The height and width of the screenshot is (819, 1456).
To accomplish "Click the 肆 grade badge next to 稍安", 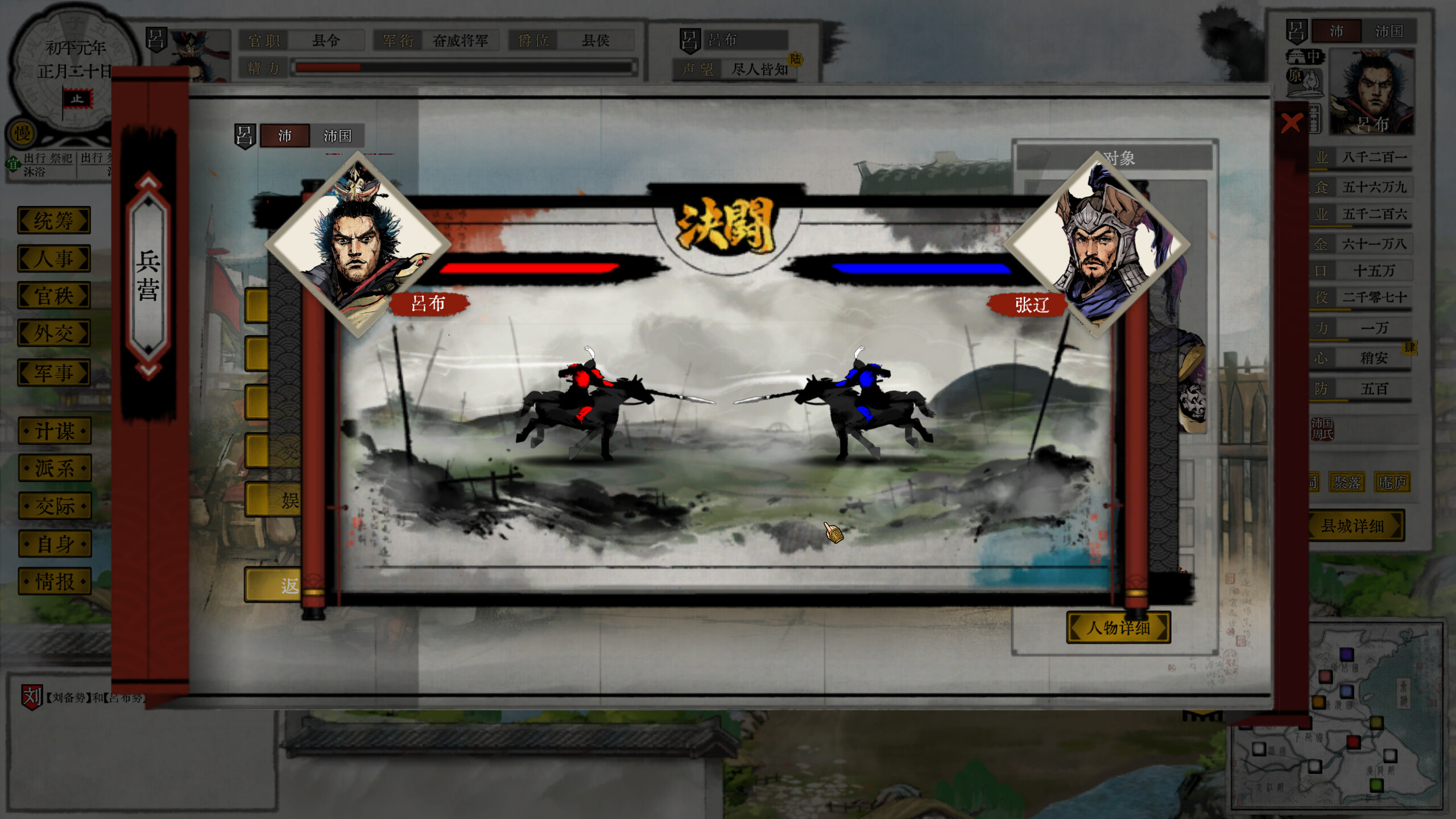I will pos(1409,349).
